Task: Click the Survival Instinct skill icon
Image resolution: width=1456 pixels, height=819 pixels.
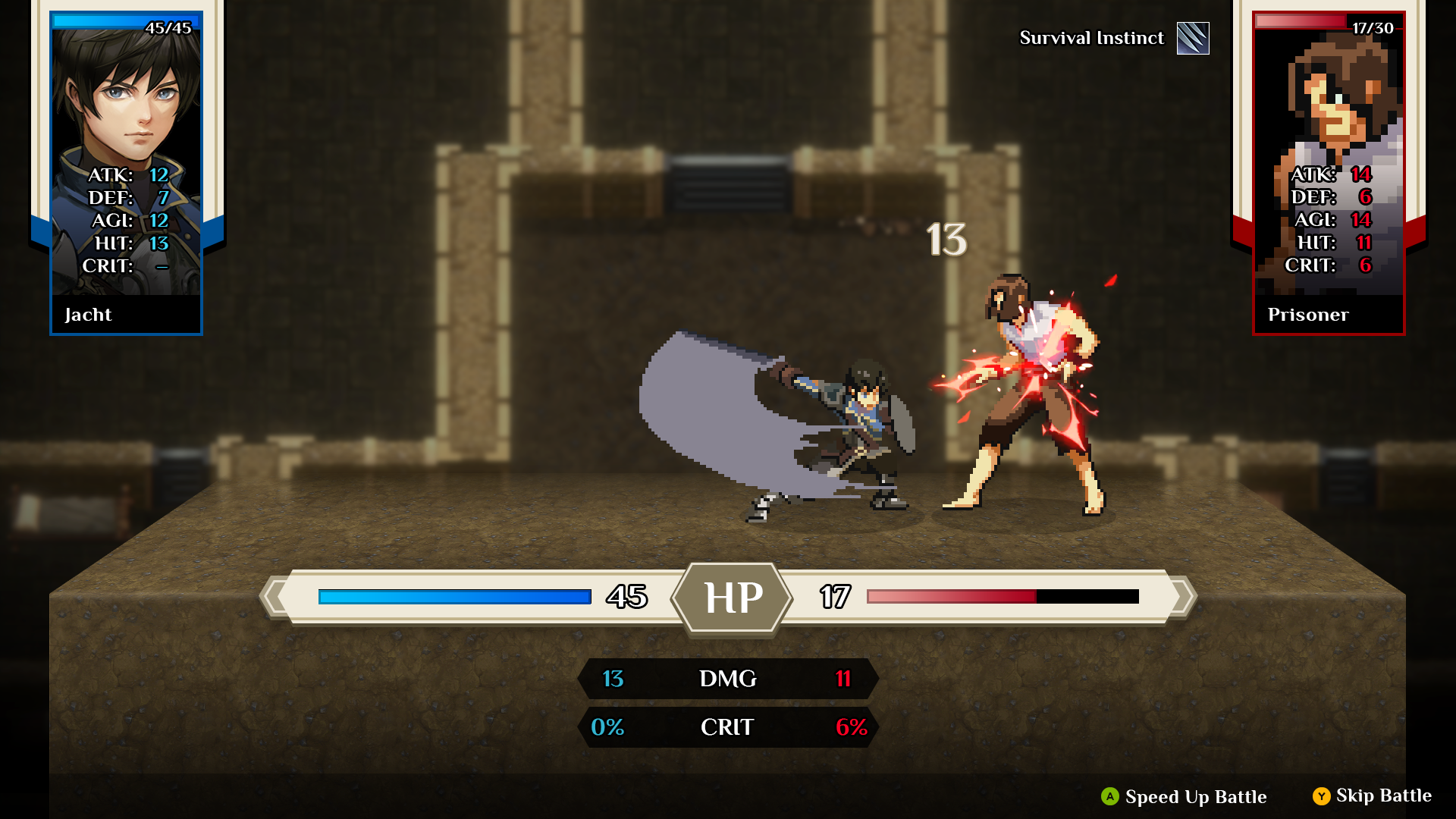Action: 1193,38
